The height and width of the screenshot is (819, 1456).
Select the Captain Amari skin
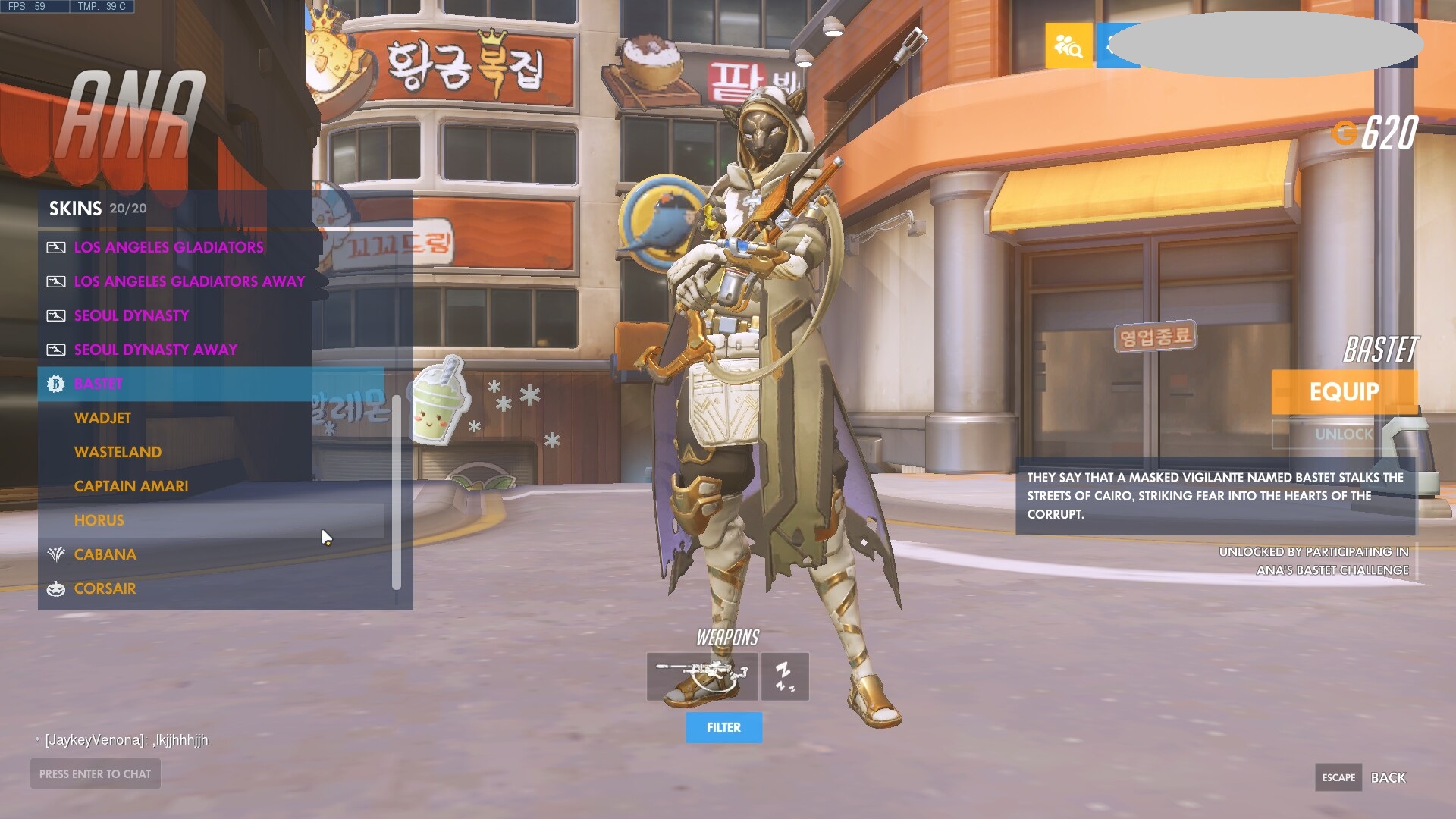130,486
